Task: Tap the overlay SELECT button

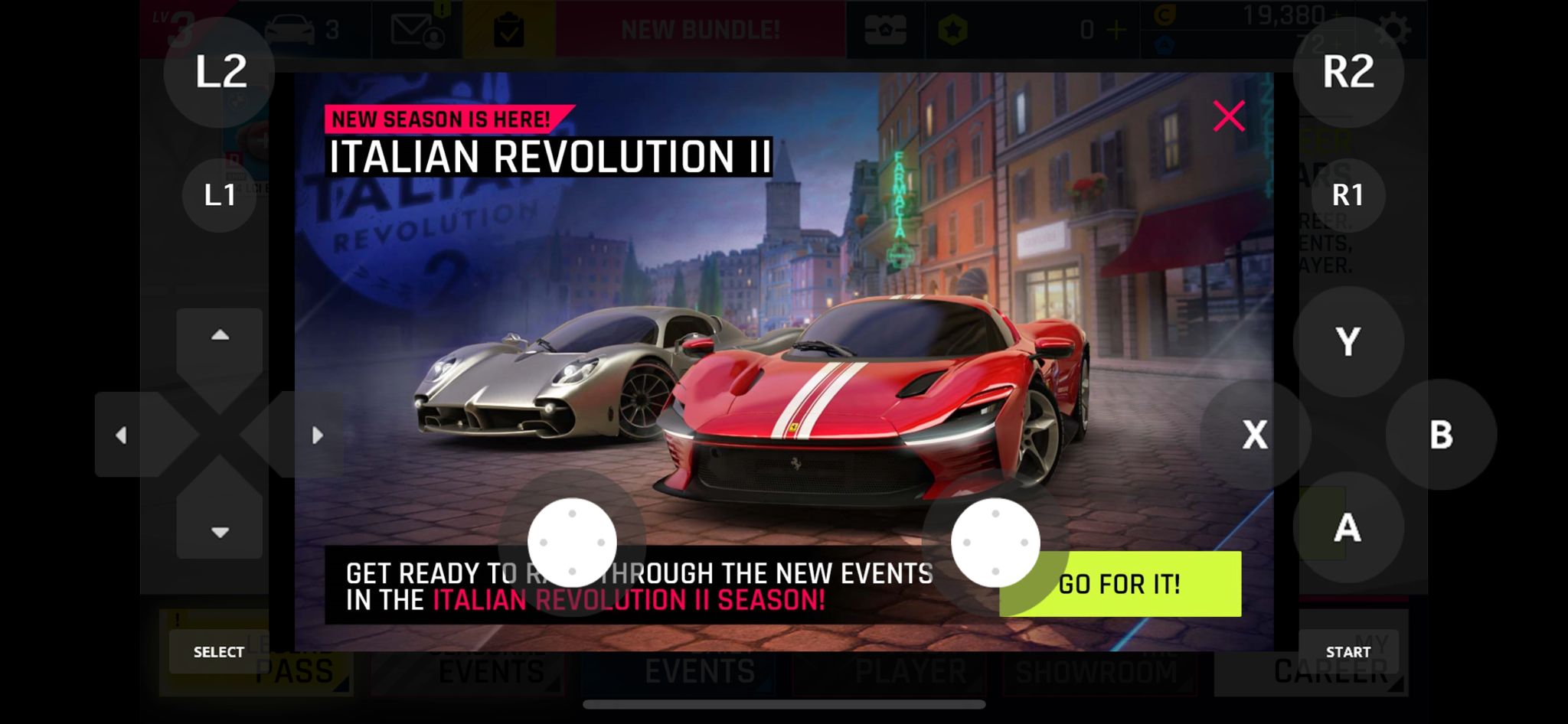Action: pos(219,652)
